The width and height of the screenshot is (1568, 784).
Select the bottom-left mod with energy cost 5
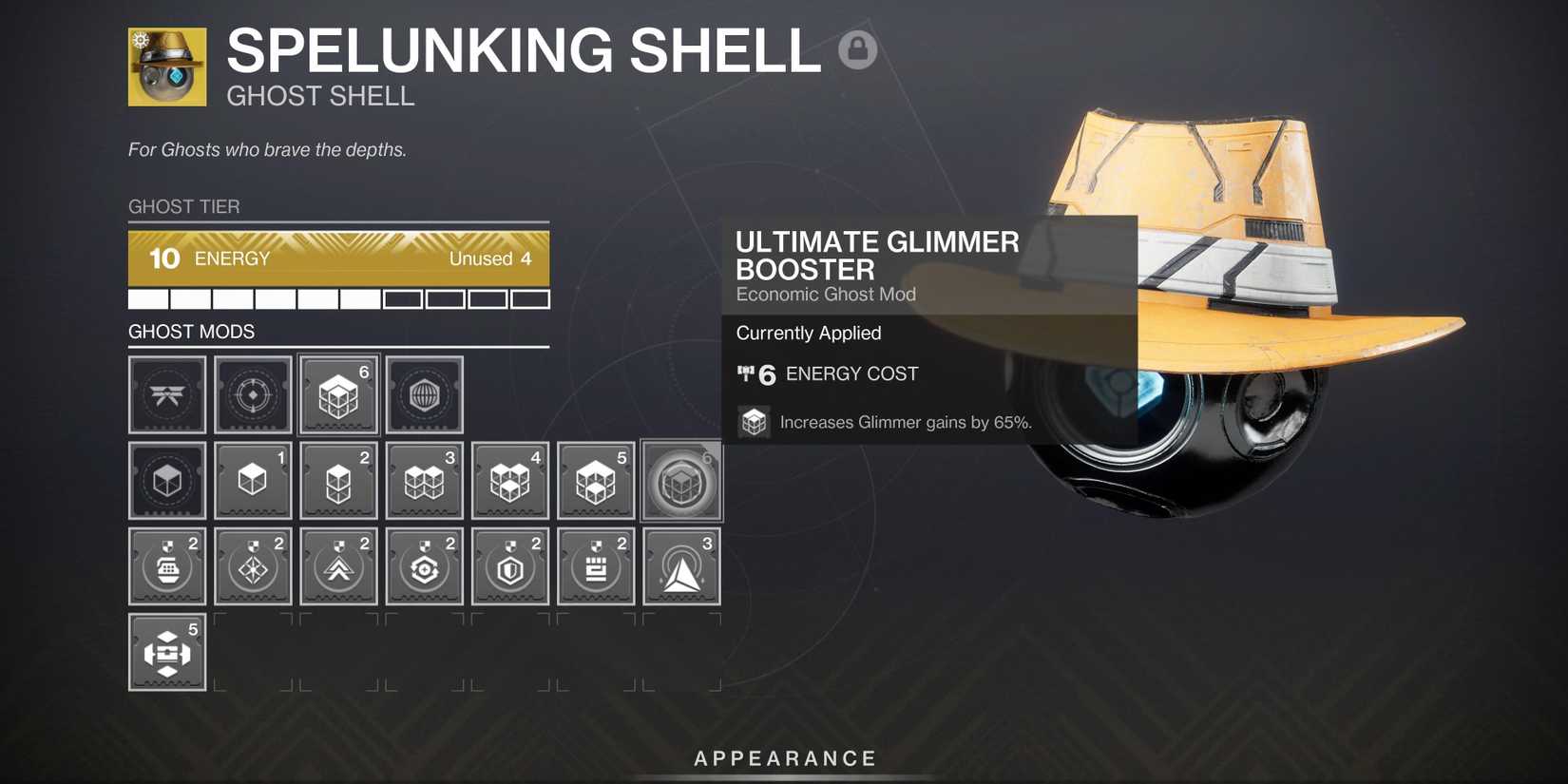(167, 651)
